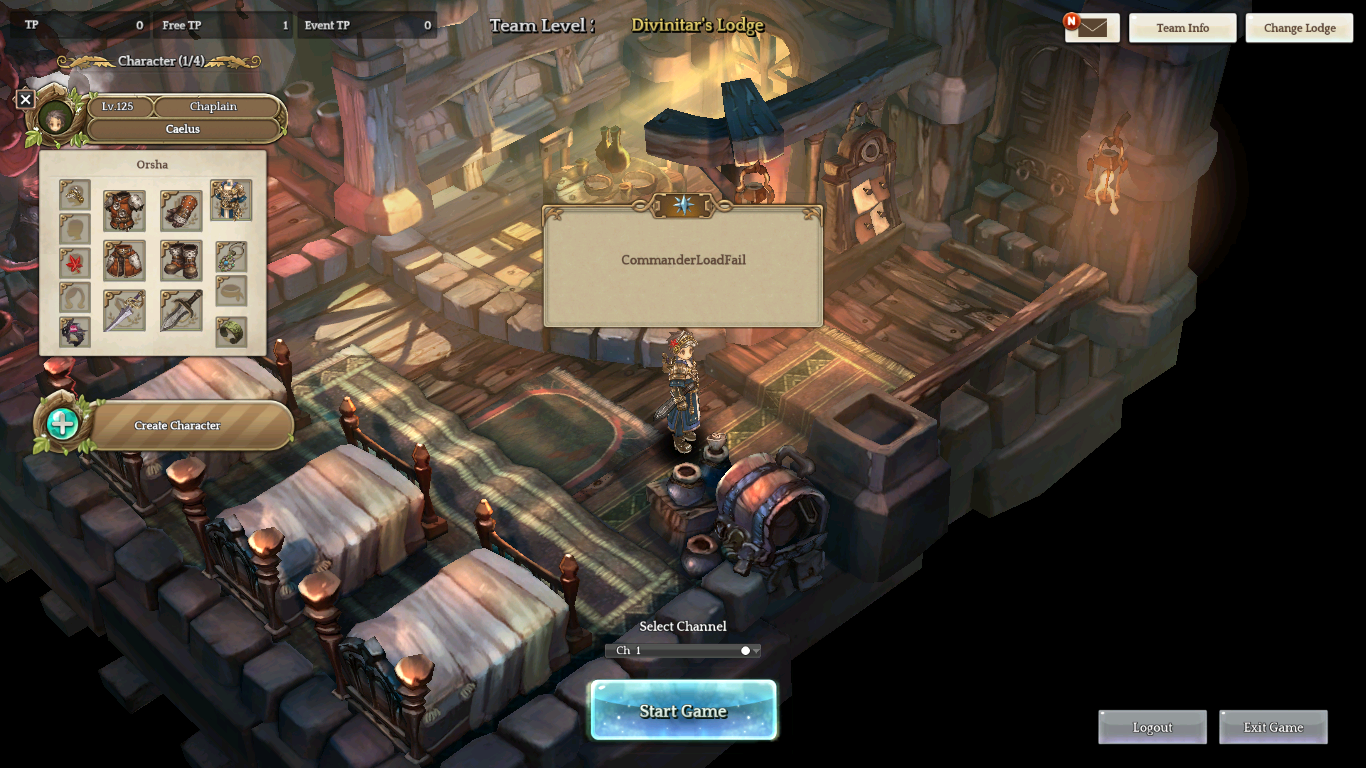
Task: Open the Team Info panel
Action: tap(1182, 28)
